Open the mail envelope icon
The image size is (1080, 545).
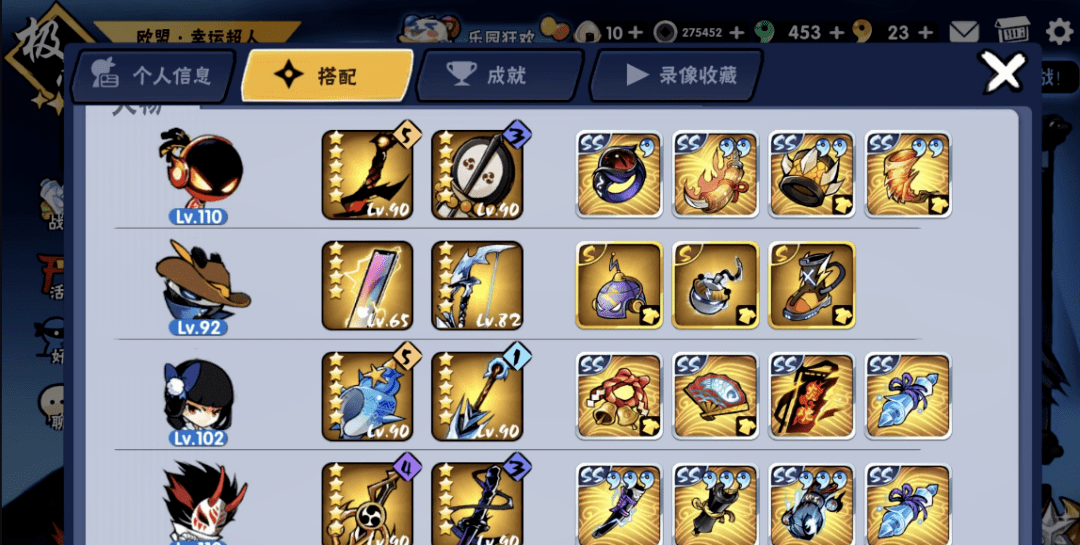[x=964, y=32]
